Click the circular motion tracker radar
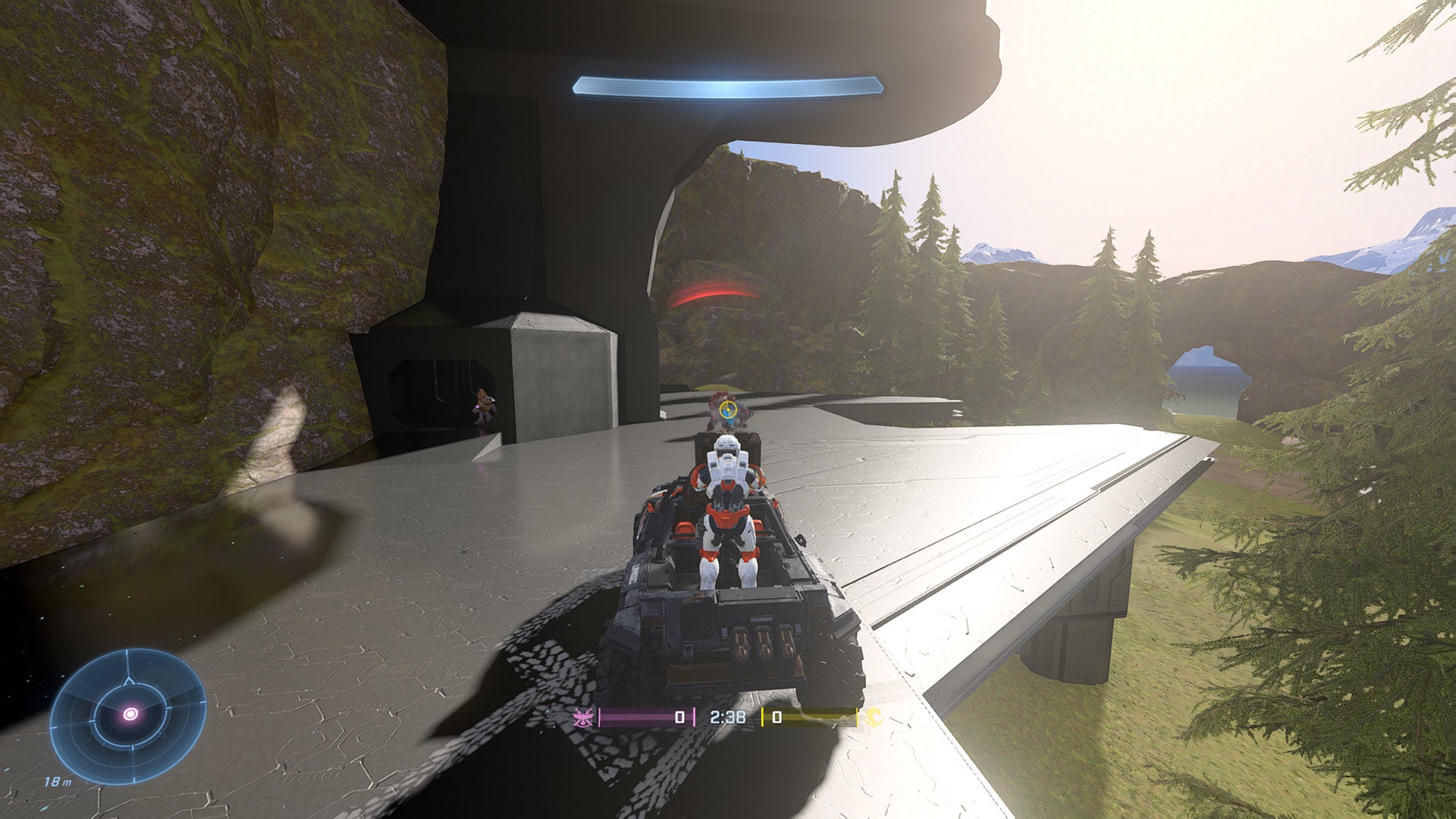Viewport: 1456px width, 819px height. 128,715
